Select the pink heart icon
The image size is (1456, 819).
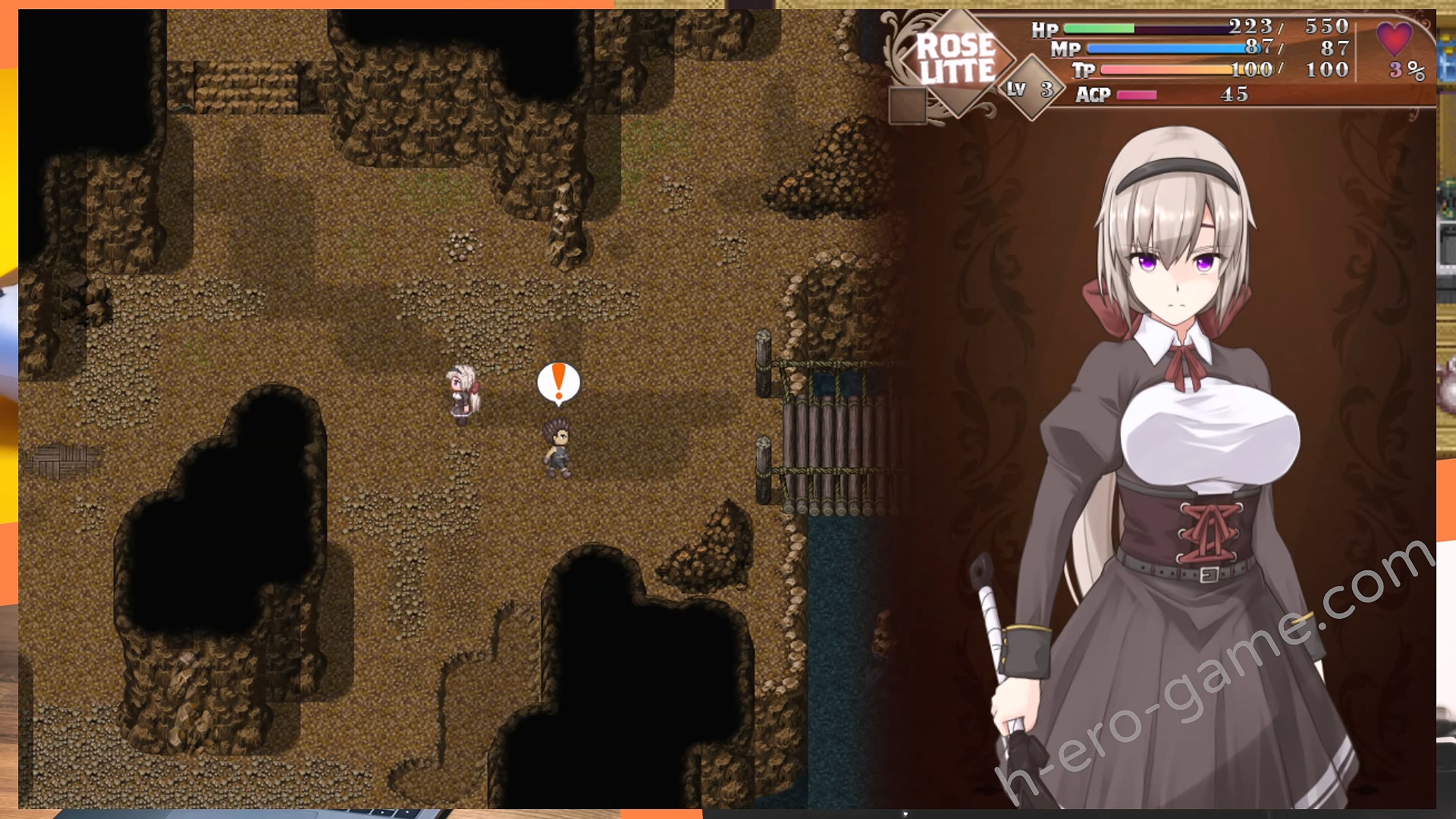coord(1394,38)
